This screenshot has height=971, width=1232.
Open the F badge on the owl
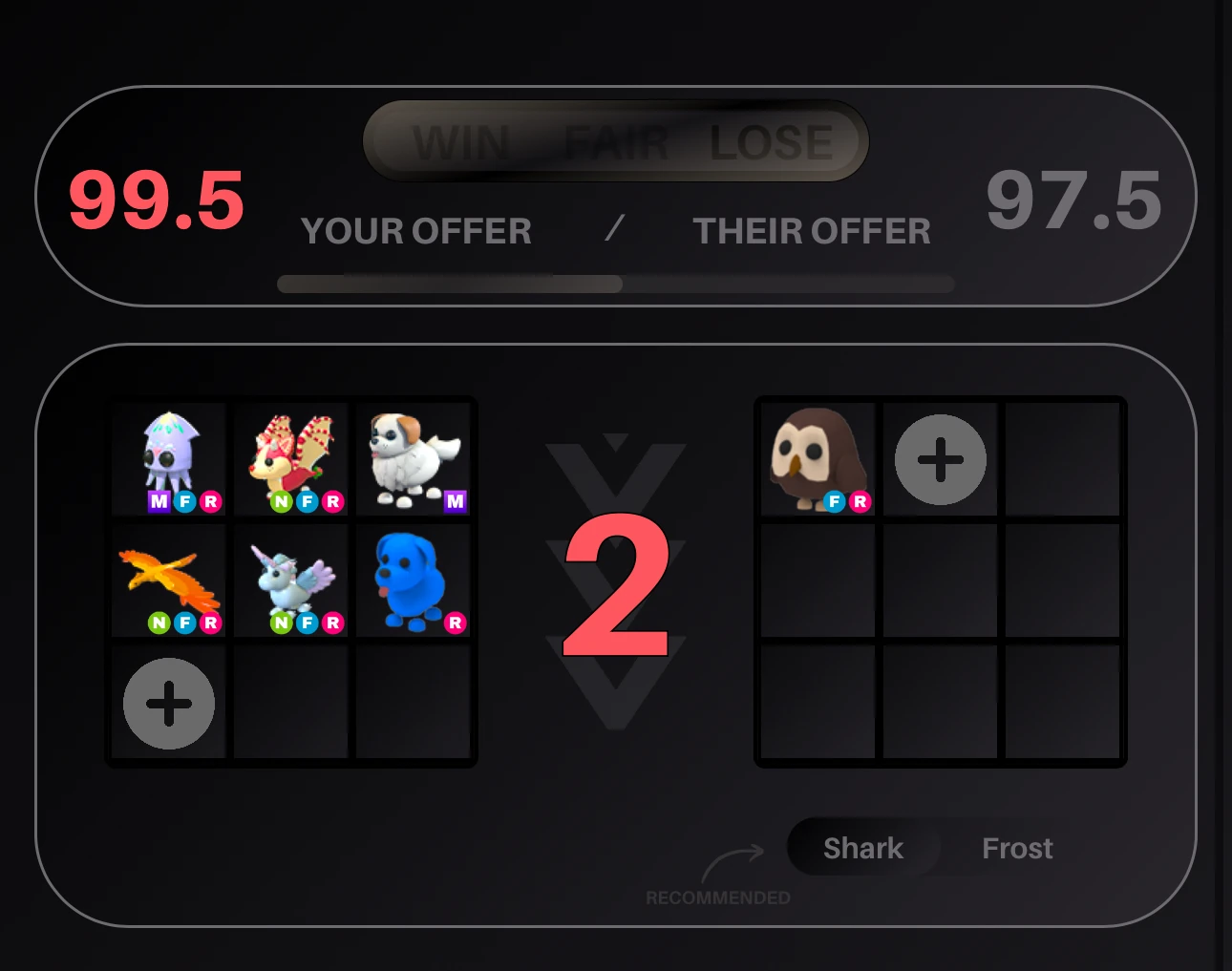[838, 500]
